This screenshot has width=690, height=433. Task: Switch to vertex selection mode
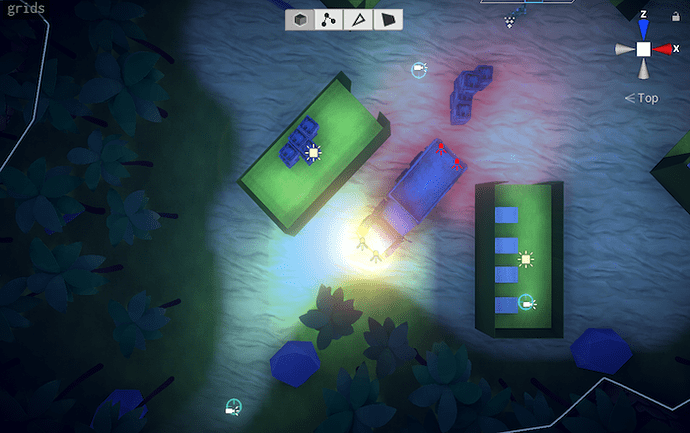[x=329, y=20]
